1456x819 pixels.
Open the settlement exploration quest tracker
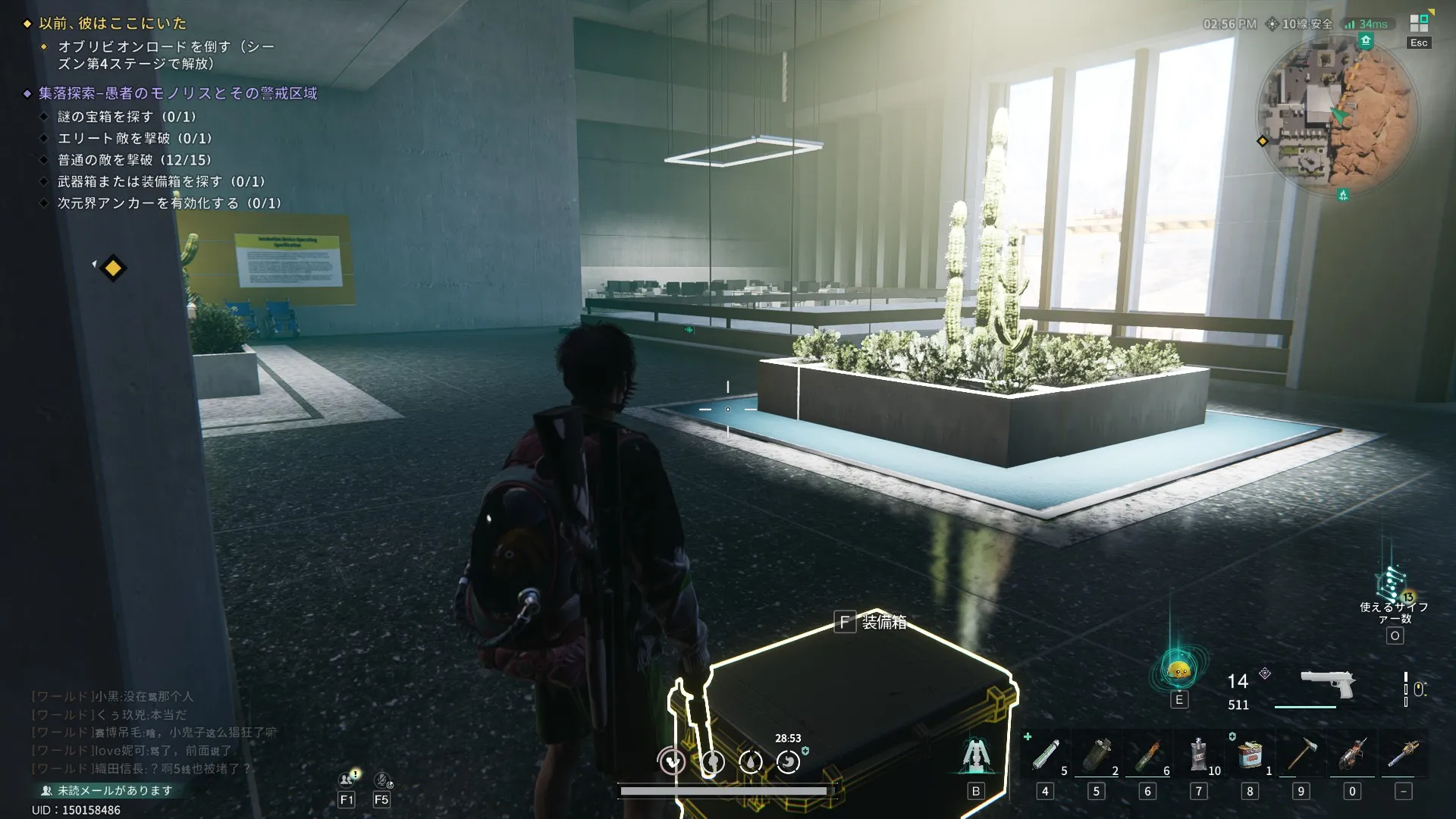(x=178, y=93)
